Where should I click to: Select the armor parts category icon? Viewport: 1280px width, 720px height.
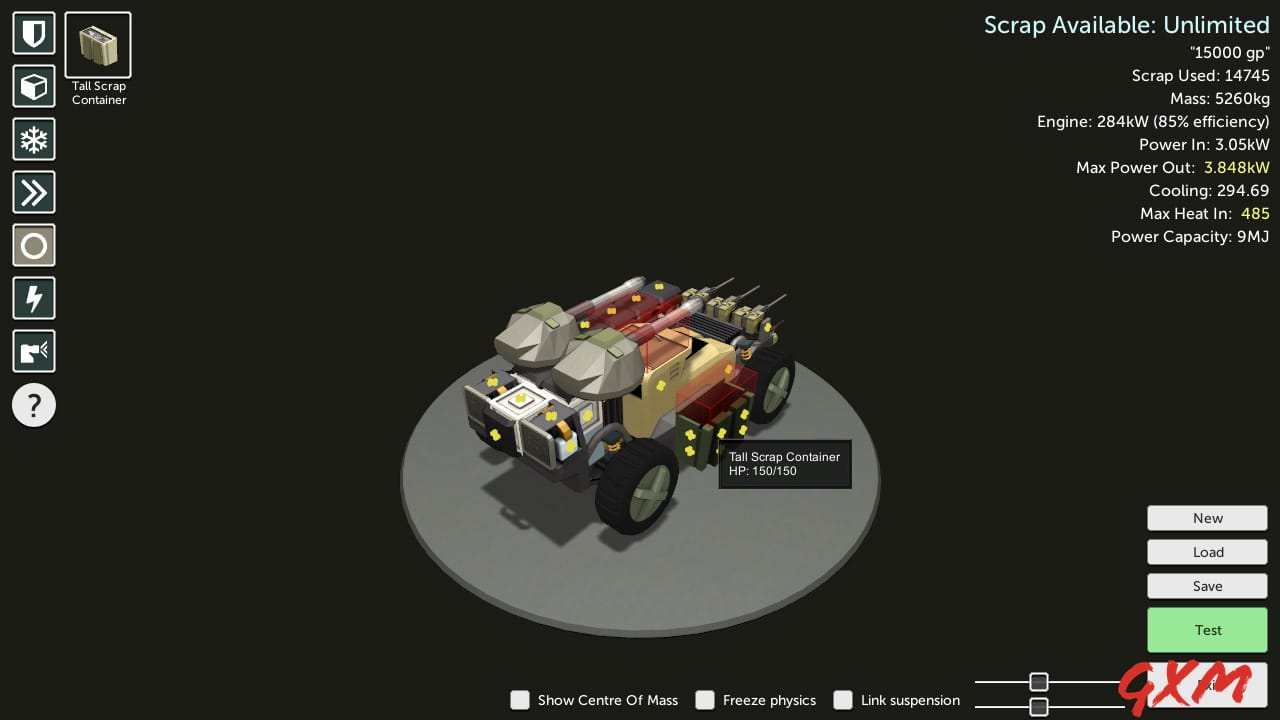tap(33, 33)
